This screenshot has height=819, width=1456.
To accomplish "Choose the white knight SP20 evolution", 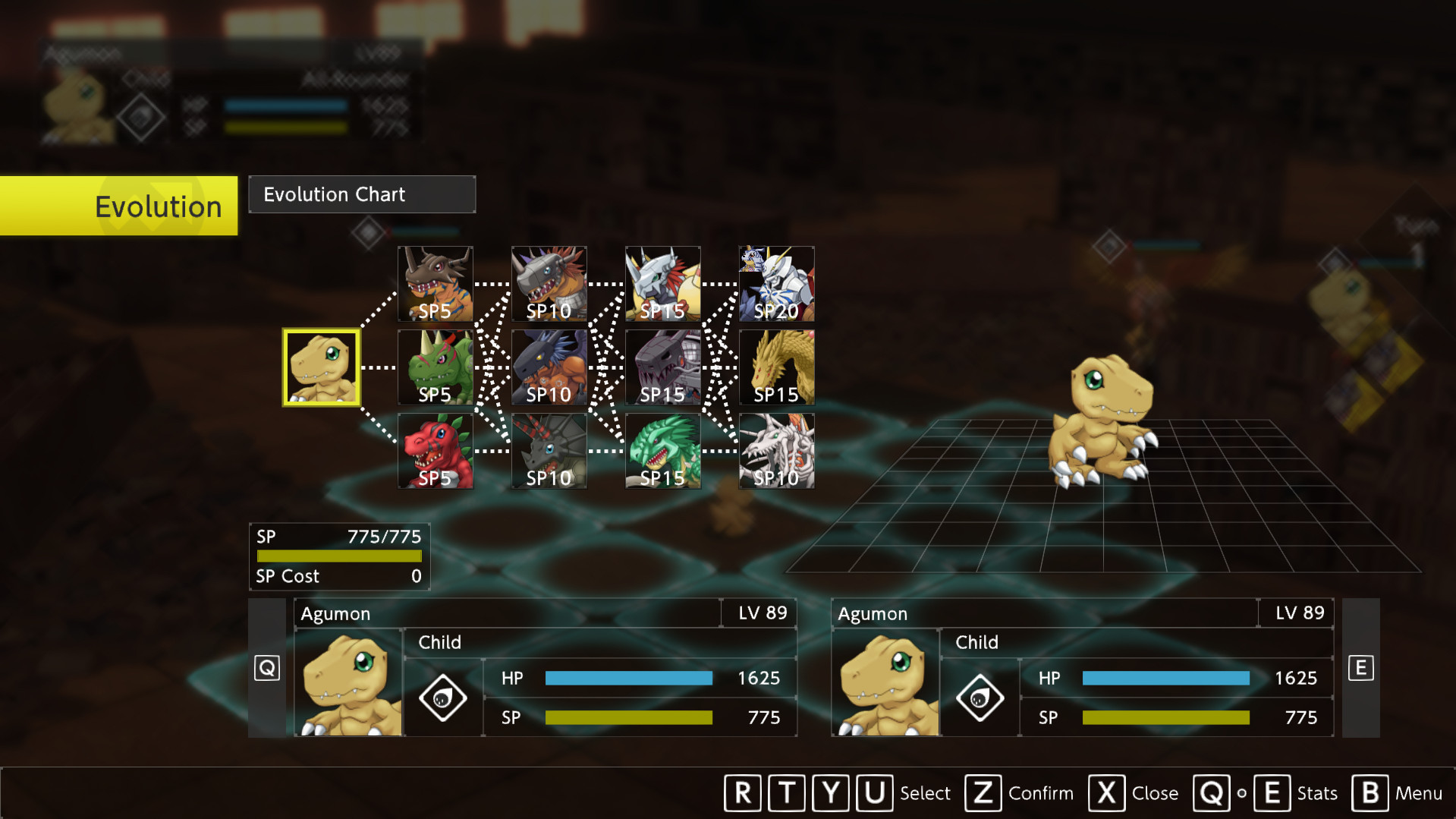I will pos(776,284).
